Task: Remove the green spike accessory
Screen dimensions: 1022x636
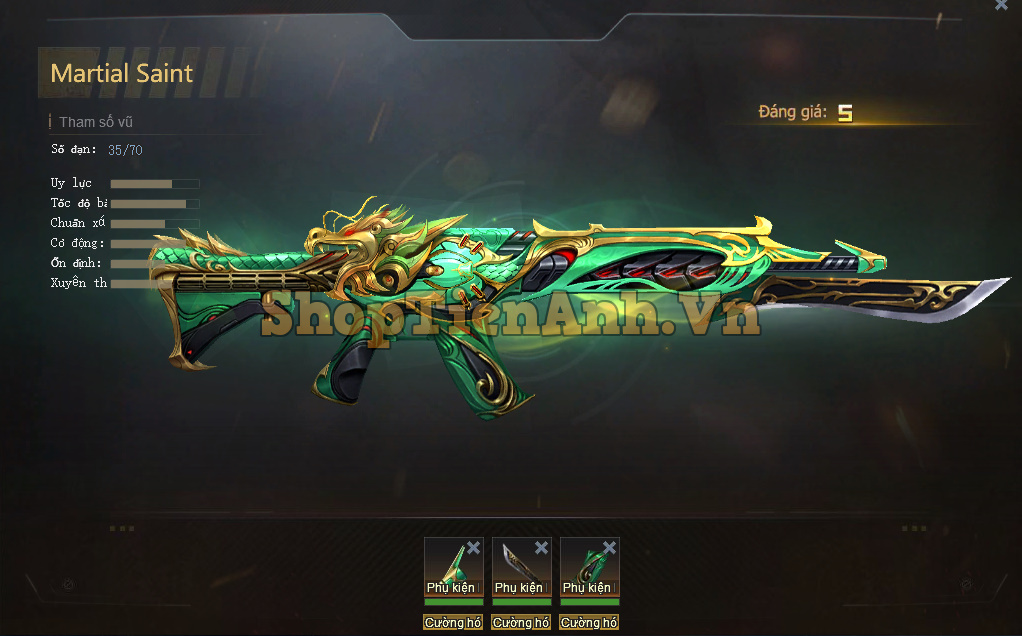Action: (x=473, y=548)
